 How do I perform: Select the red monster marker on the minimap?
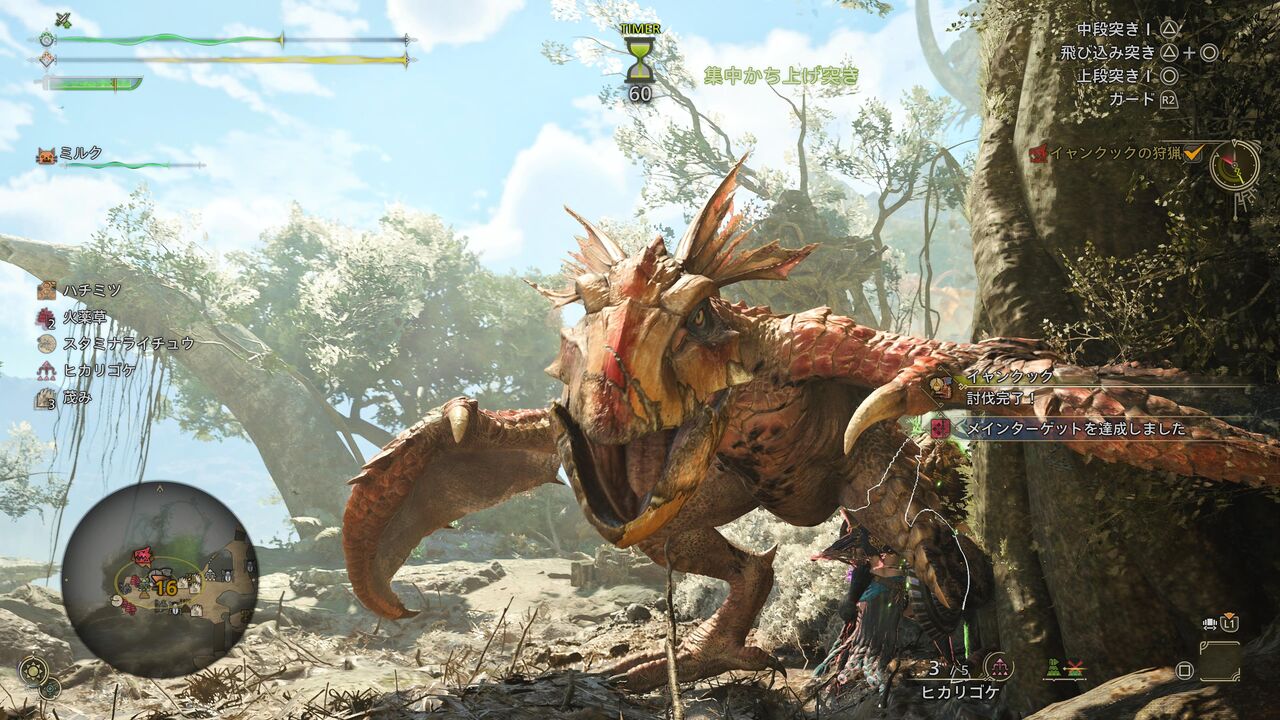tap(143, 555)
